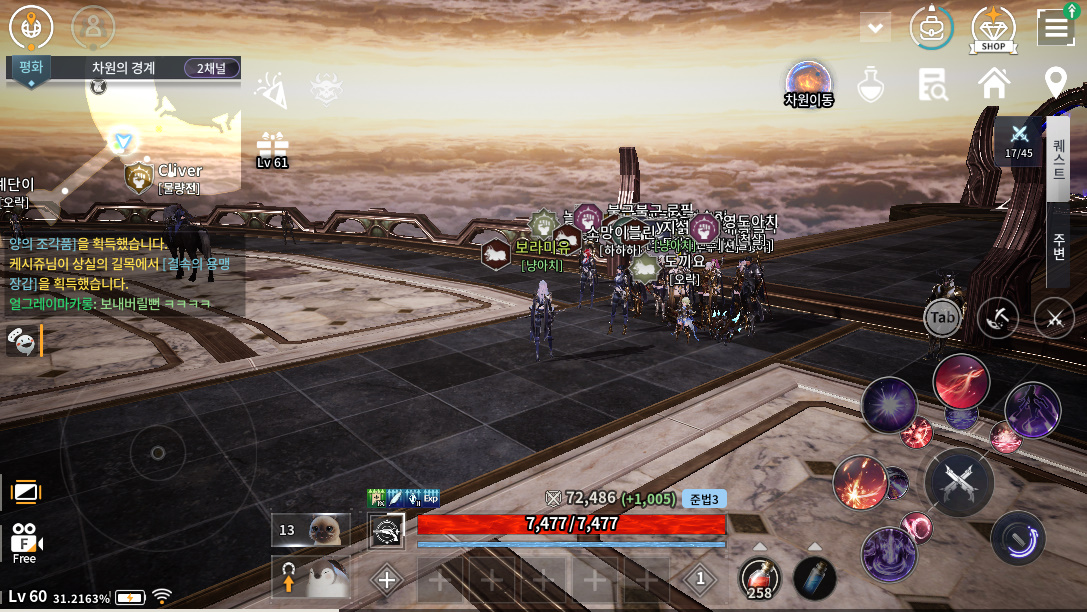Start the Free video recording button
This screenshot has width=1087, height=612.
(x=24, y=541)
